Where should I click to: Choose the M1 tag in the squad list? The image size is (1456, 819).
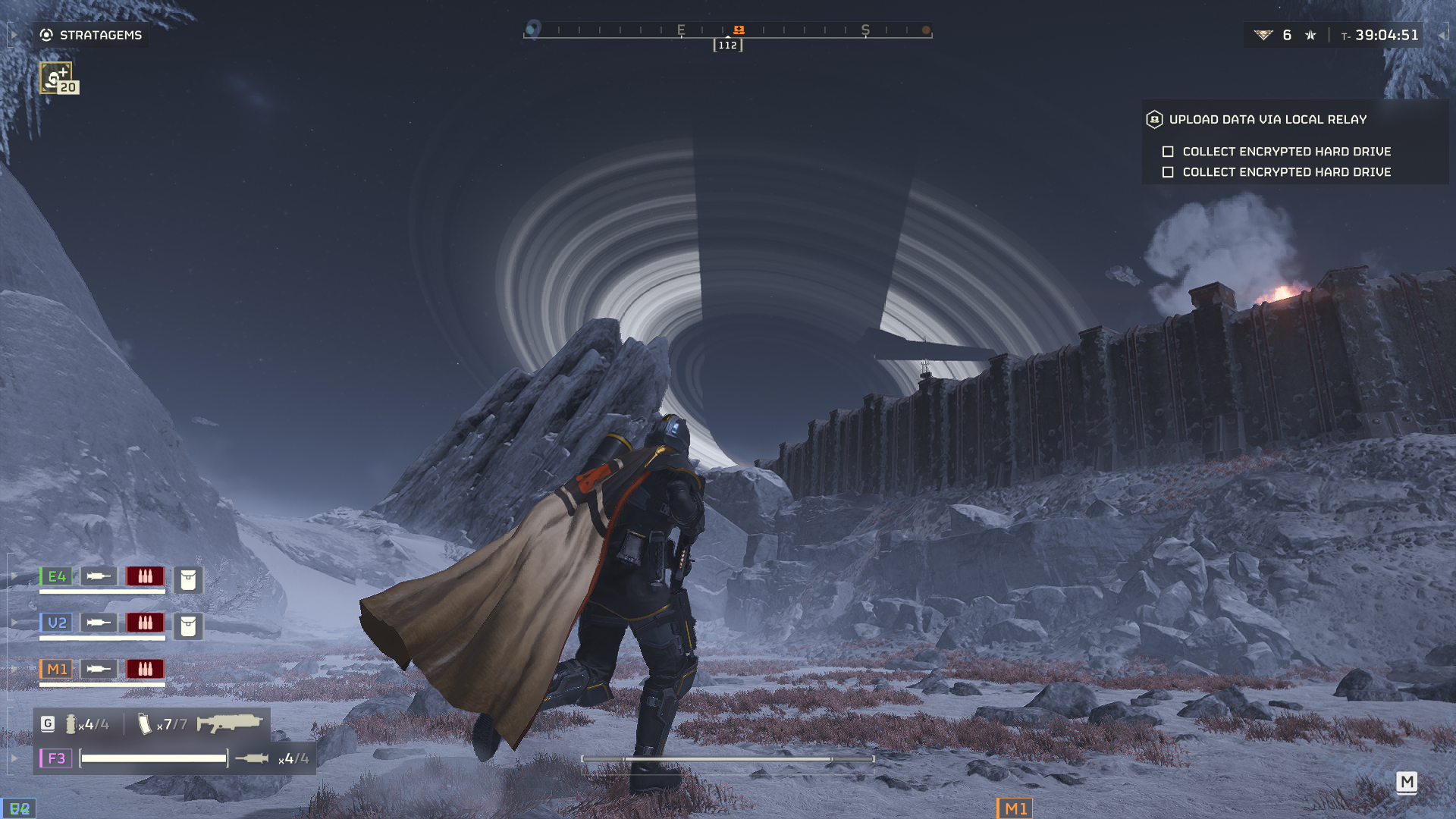[x=56, y=669]
